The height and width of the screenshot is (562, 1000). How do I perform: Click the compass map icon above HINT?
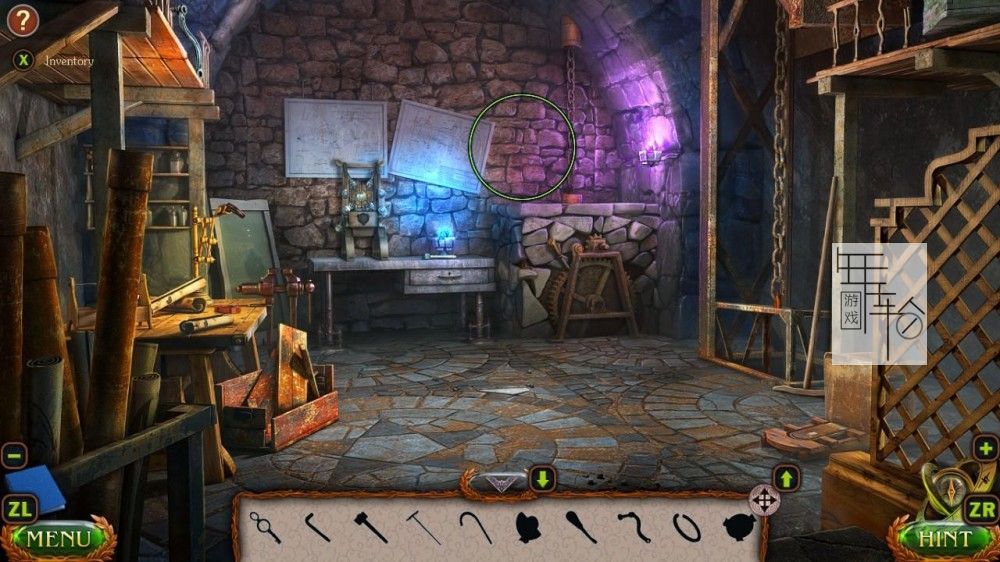tap(945, 489)
